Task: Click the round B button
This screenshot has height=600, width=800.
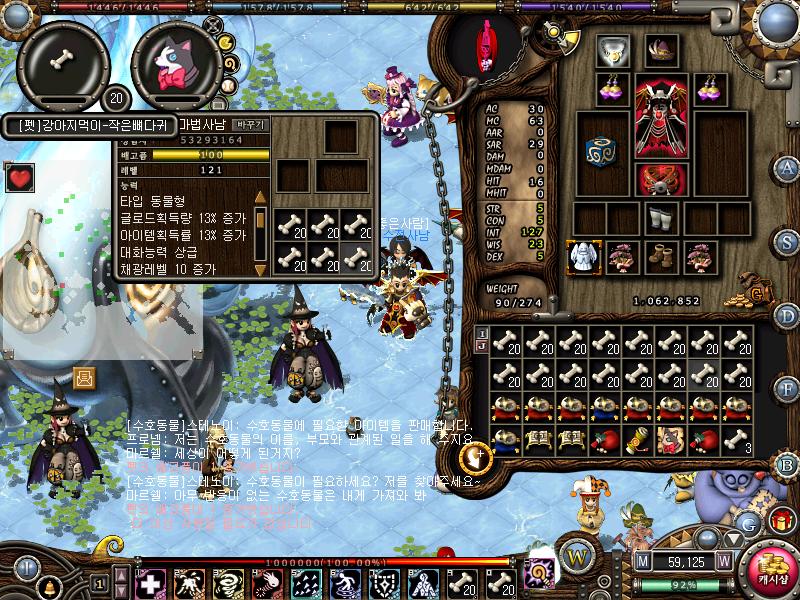Action: [788, 464]
